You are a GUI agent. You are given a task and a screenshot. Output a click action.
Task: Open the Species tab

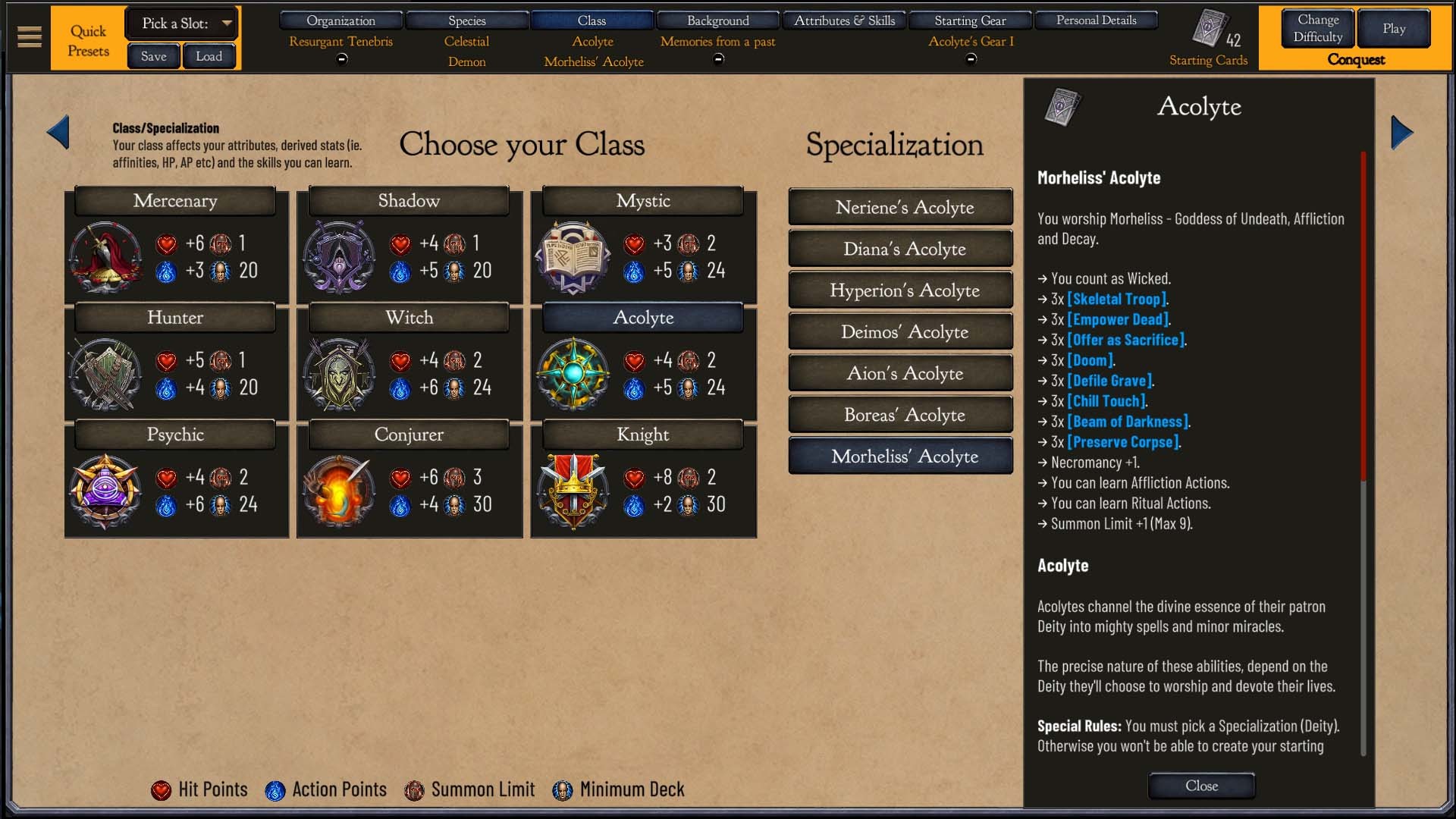[466, 20]
